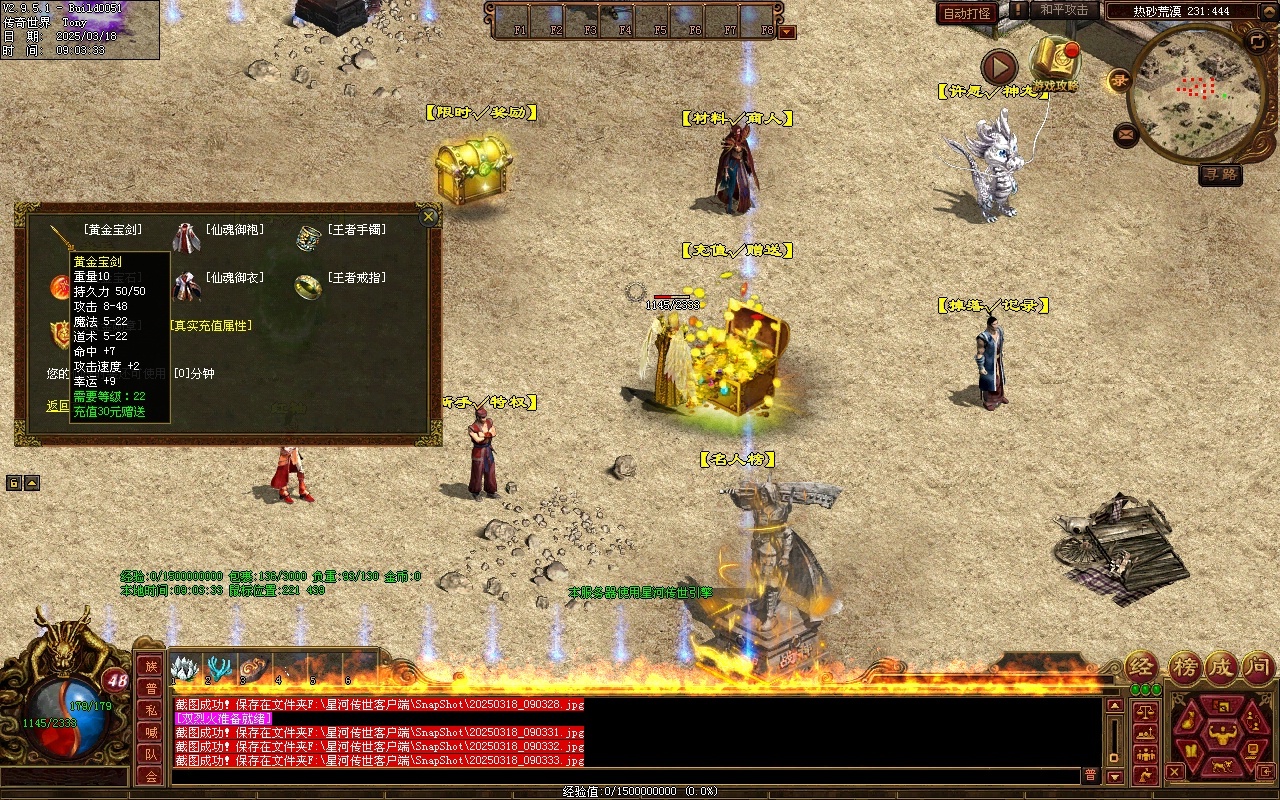Switch the 和平攻击 attack mode

pyautogui.click(x=1063, y=10)
